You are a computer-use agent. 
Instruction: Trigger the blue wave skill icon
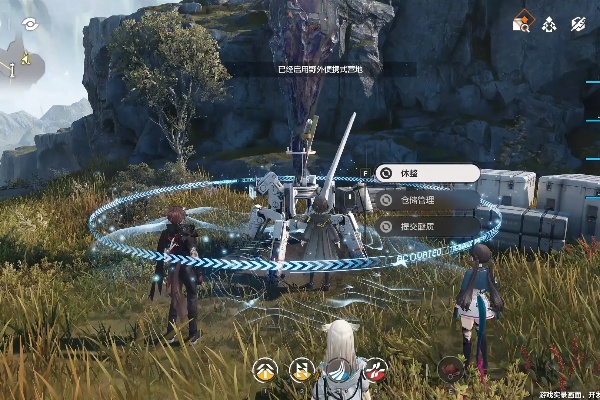point(337,371)
